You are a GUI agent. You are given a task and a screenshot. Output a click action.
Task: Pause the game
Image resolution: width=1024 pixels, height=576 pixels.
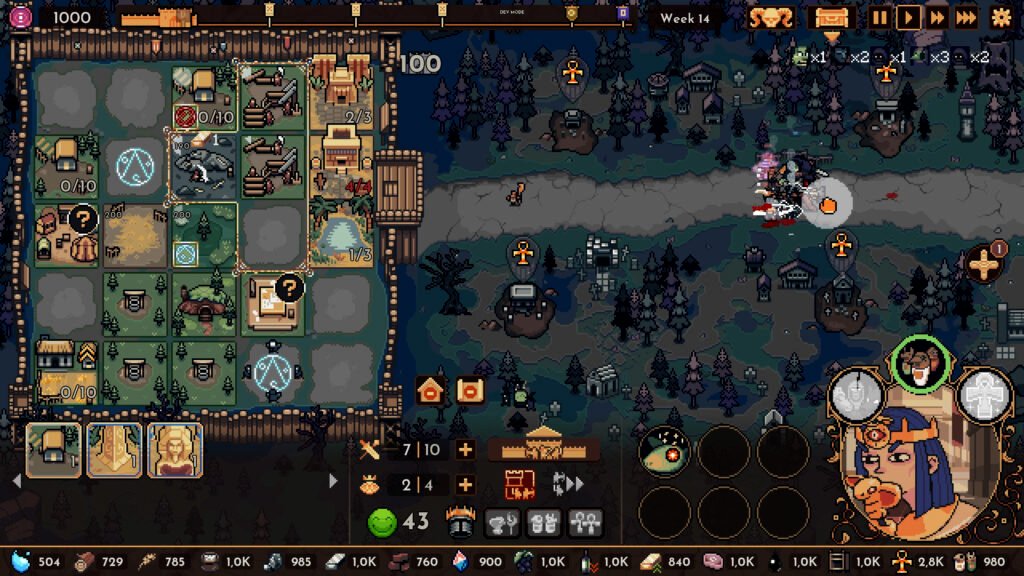(x=880, y=17)
